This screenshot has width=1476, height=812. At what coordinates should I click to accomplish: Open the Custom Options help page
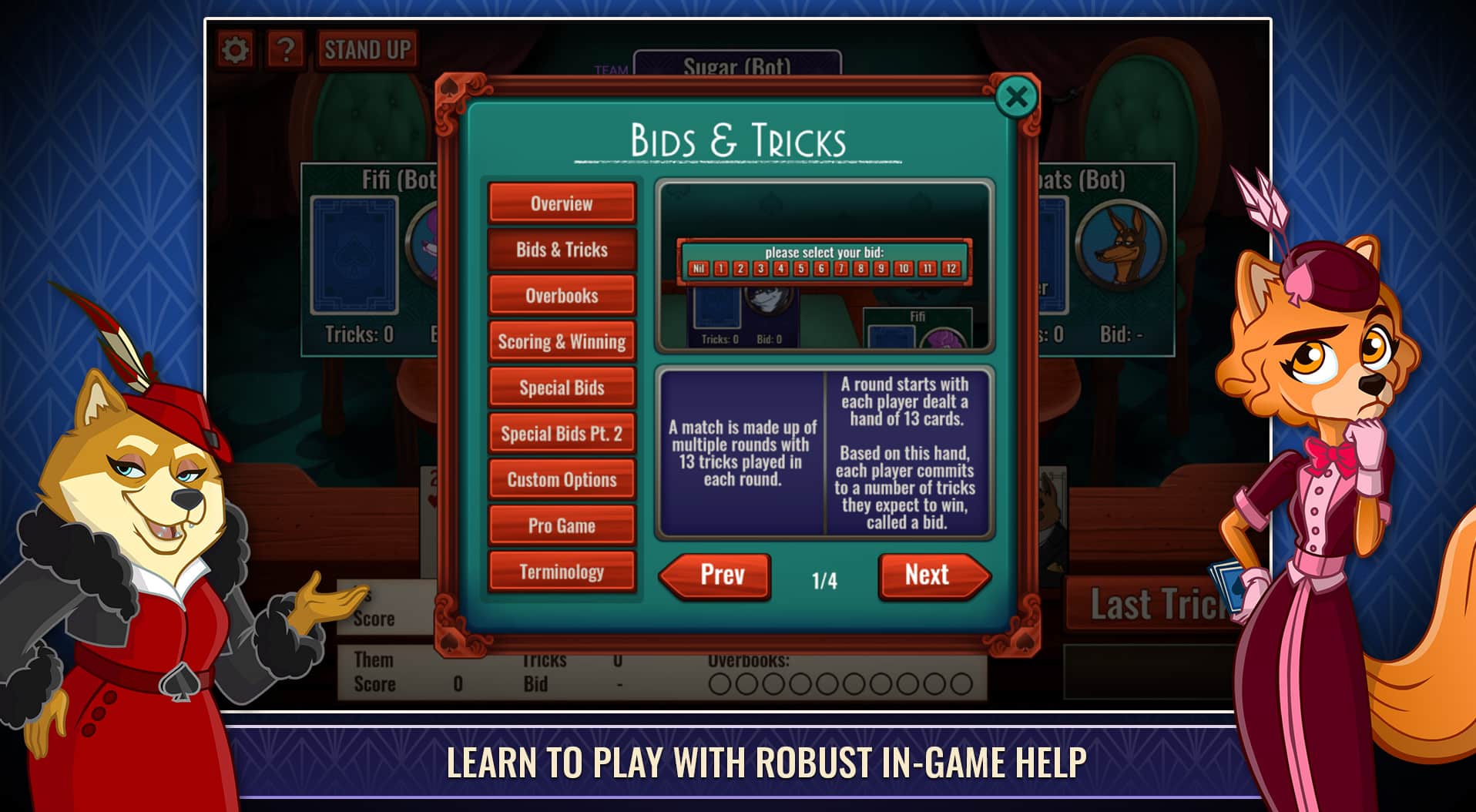561,480
